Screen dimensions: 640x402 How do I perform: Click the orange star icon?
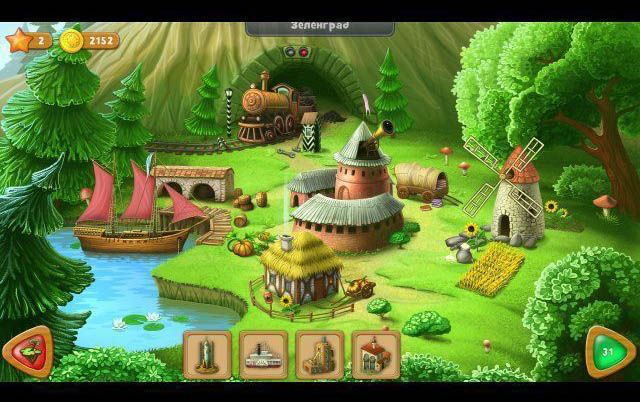point(16,41)
